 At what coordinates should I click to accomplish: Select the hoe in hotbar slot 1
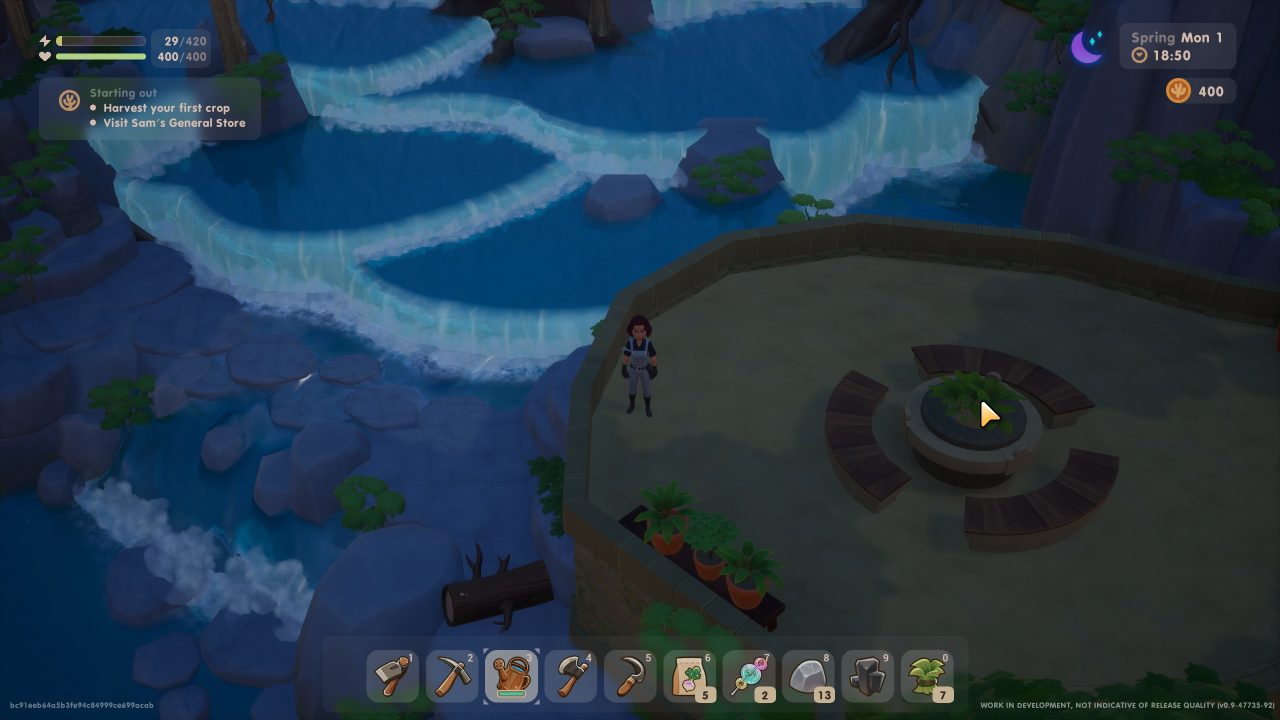coord(392,676)
